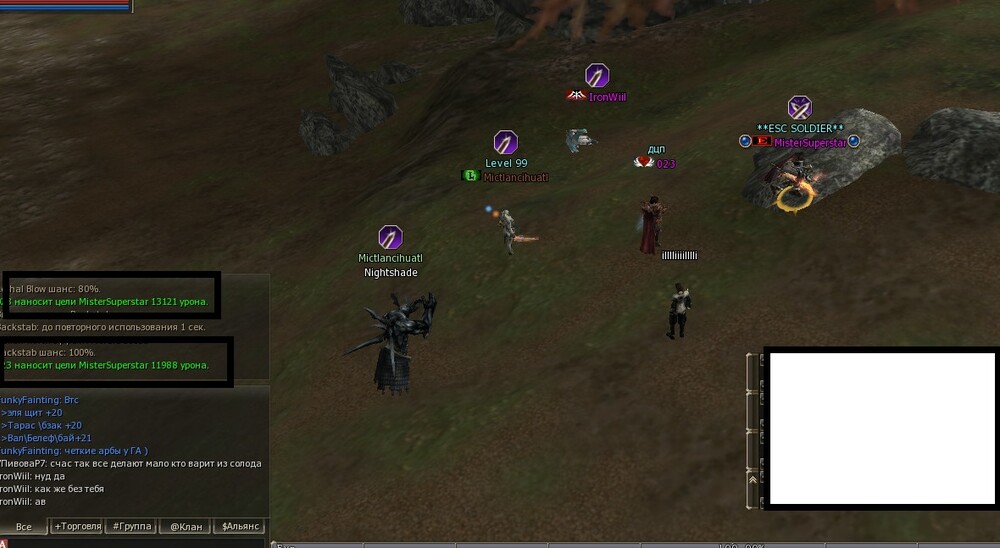Switch to the Все chat tab
Viewport: 1000px width, 548px height.
pos(24,526)
